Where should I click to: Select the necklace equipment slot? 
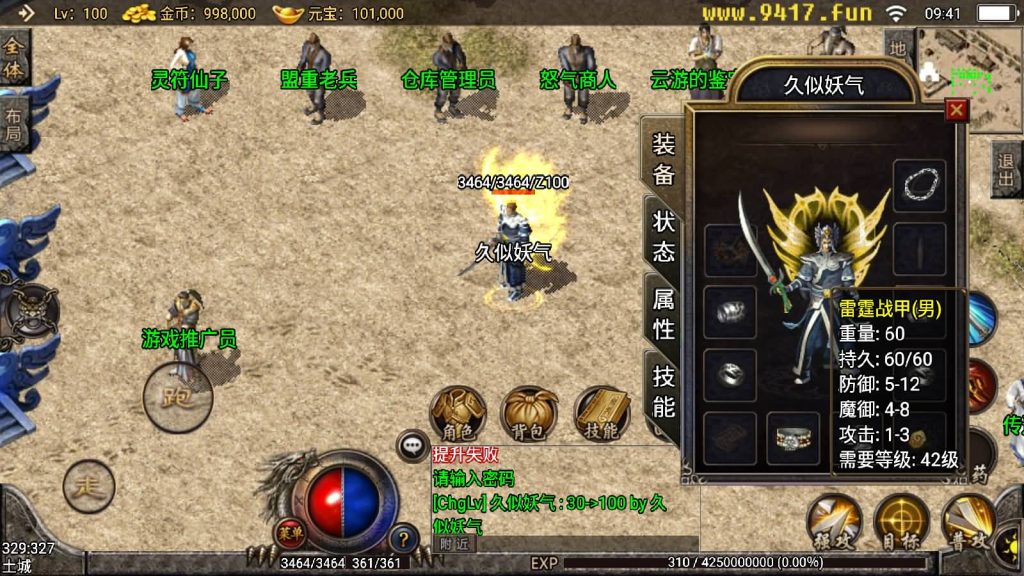[x=919, y=185]
